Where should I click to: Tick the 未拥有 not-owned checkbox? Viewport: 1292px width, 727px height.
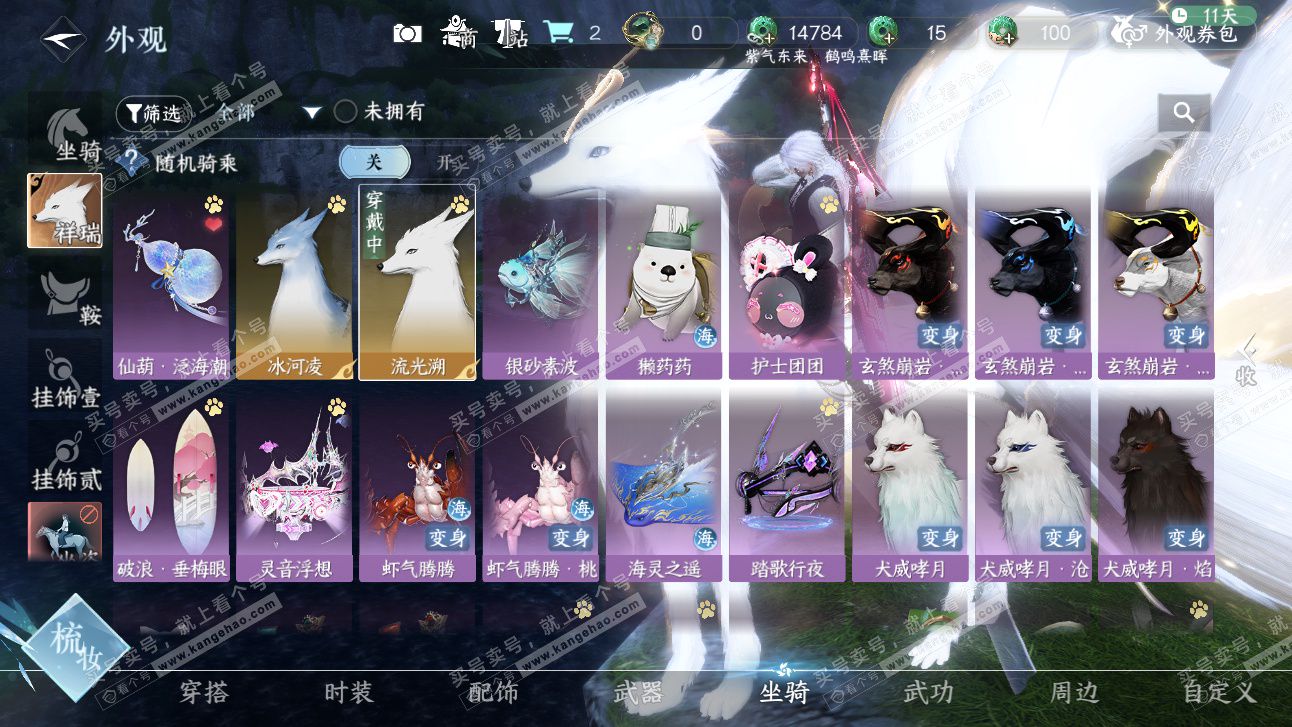pos(345,112)
